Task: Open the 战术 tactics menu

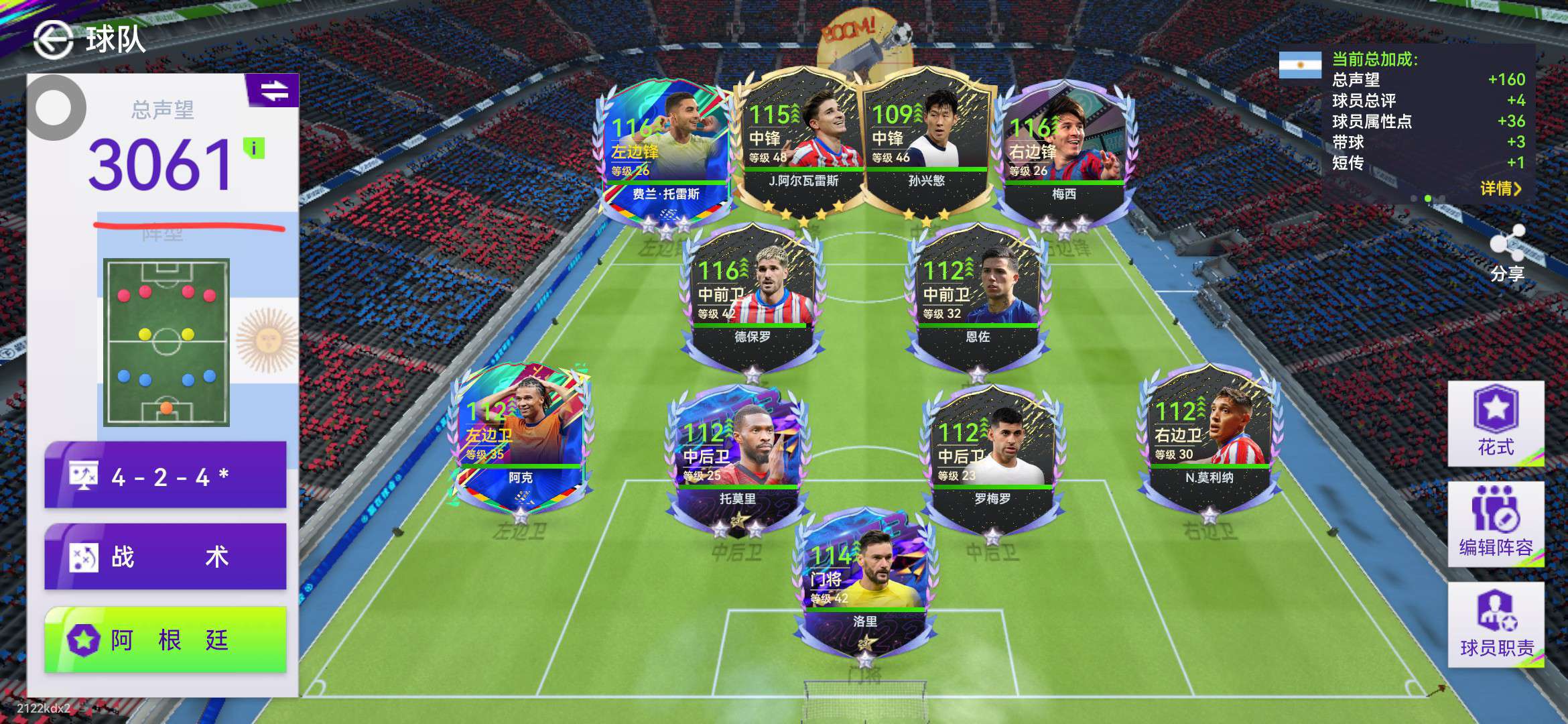Action: point(166,556)
